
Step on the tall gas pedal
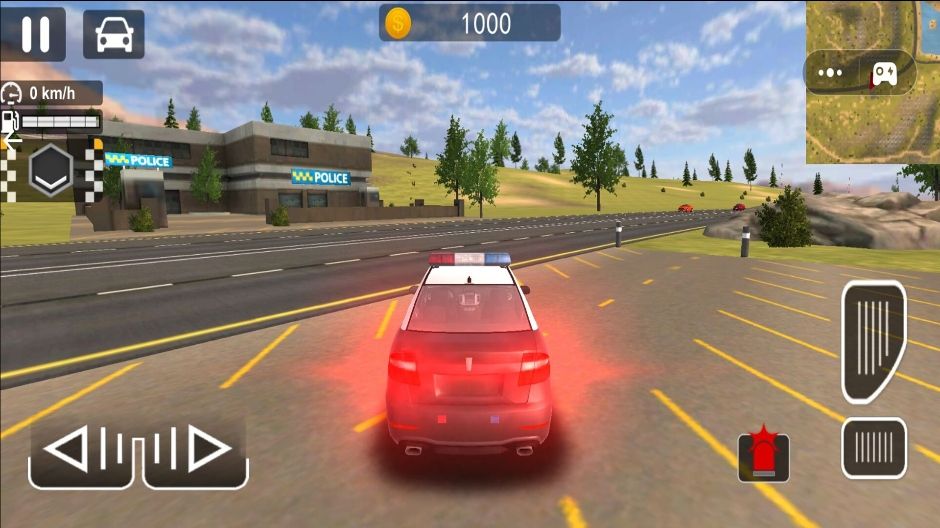tap(873, 340)
